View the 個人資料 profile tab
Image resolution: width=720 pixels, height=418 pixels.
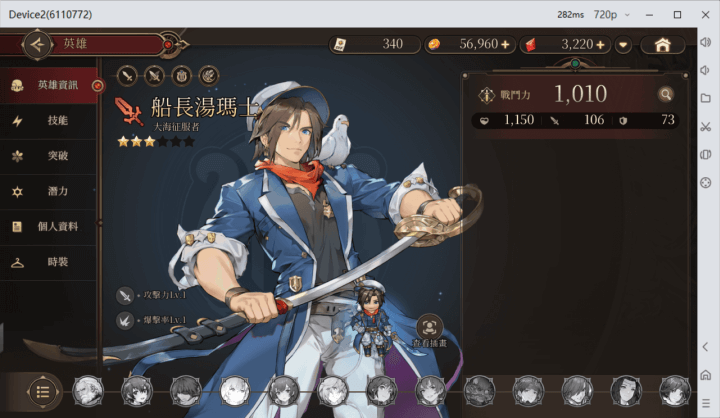coord(50,226)
